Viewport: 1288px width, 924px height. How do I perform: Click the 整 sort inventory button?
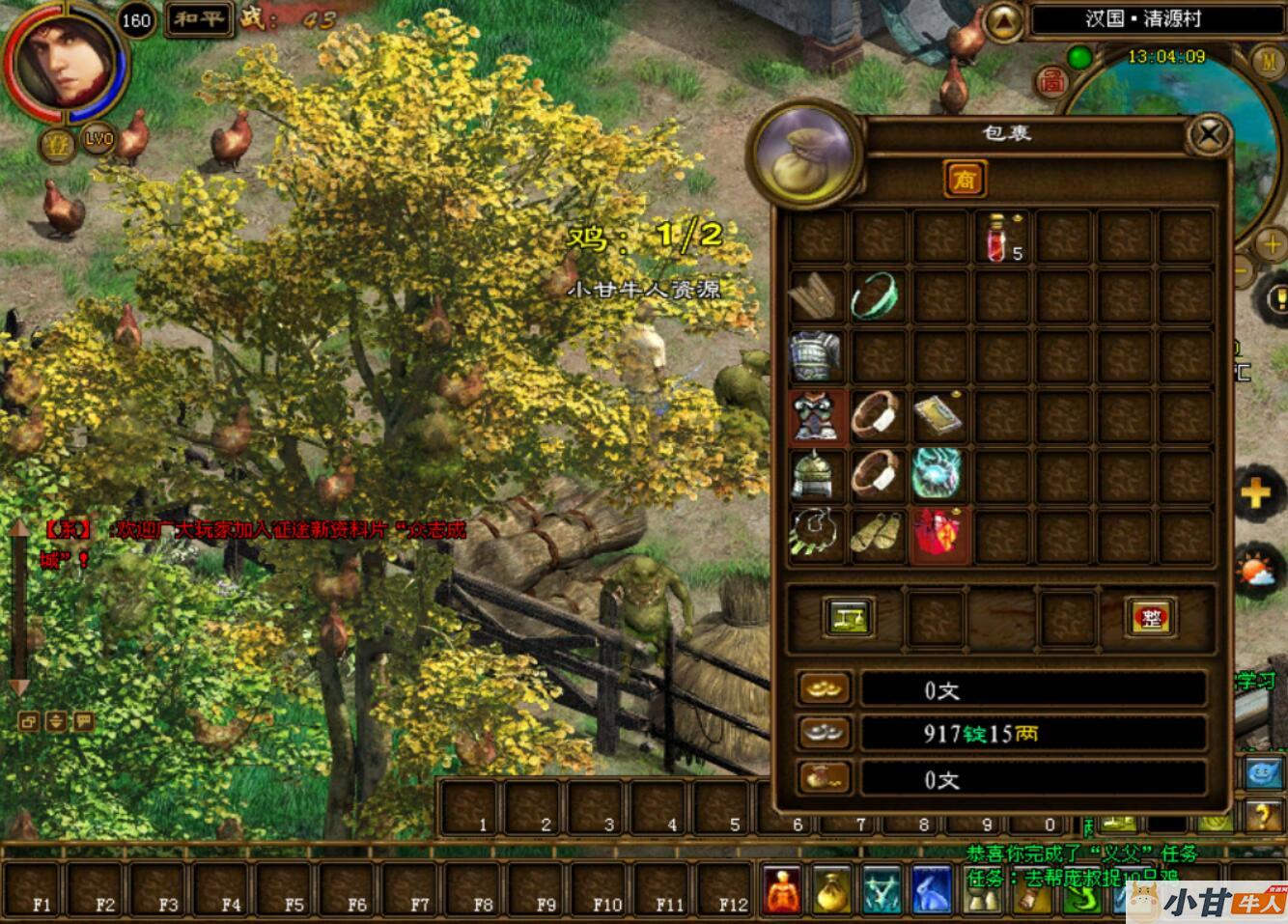coord(1150,617)
